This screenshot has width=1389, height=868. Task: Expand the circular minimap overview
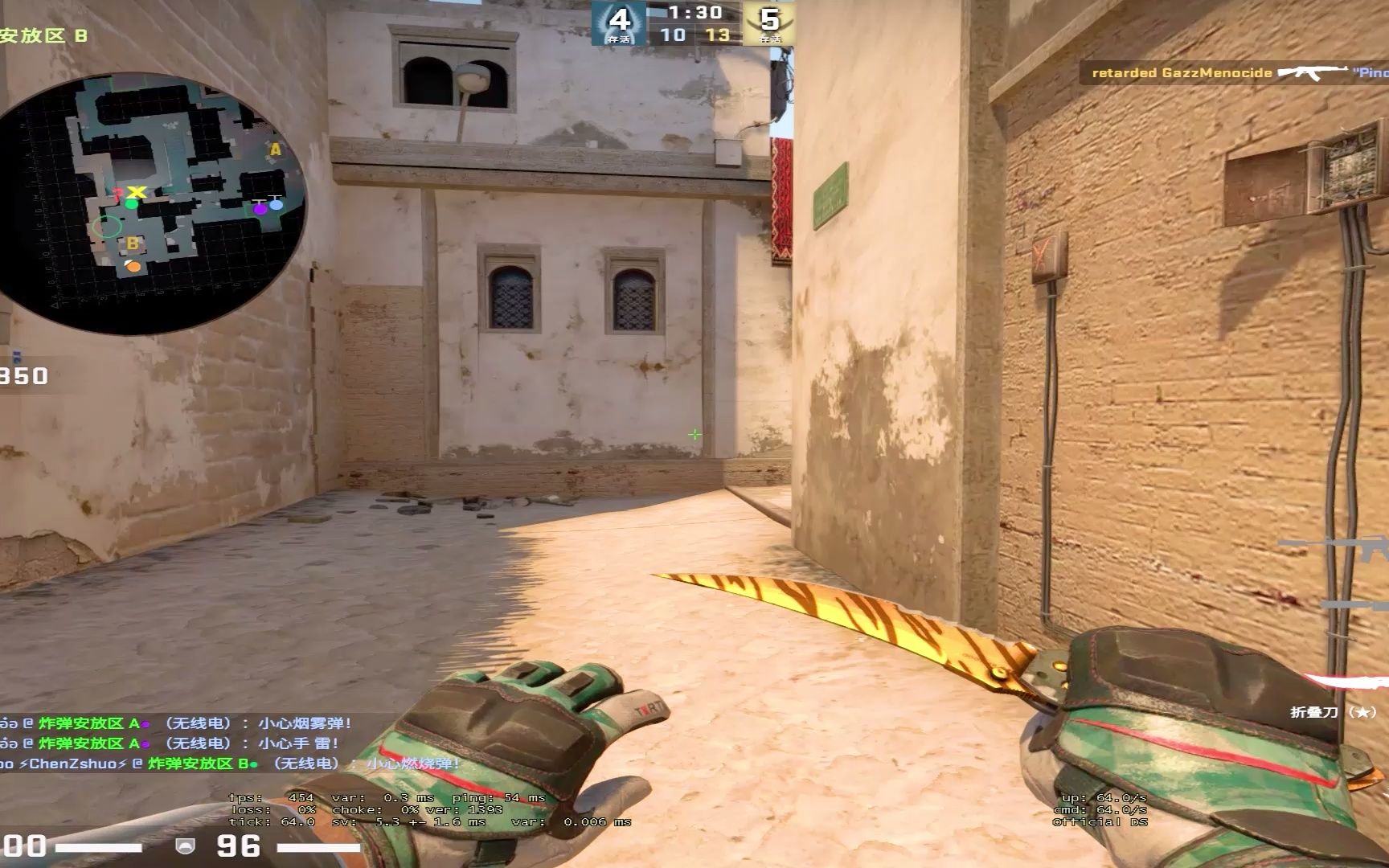153,201
